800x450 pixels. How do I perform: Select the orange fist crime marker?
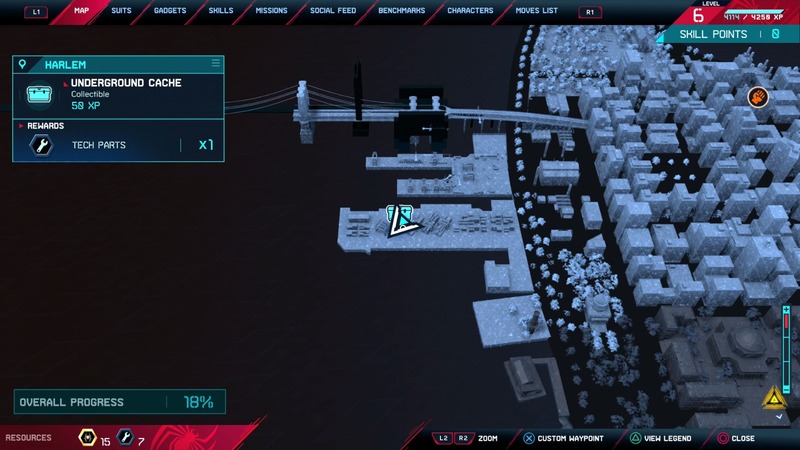pyautogui.click(x=758, y=97)
